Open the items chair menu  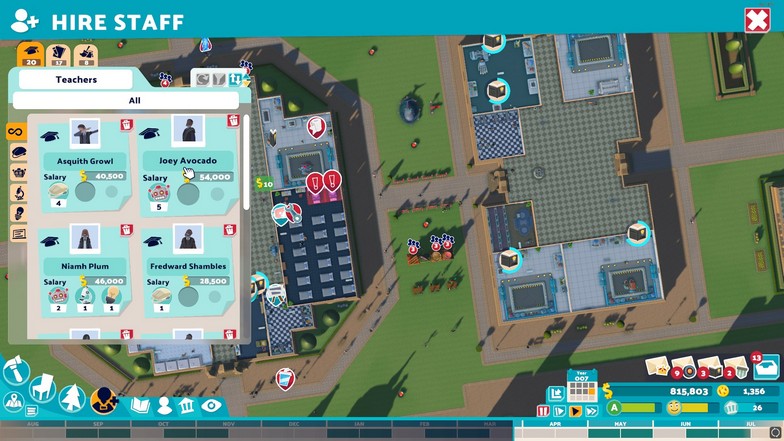43,387
